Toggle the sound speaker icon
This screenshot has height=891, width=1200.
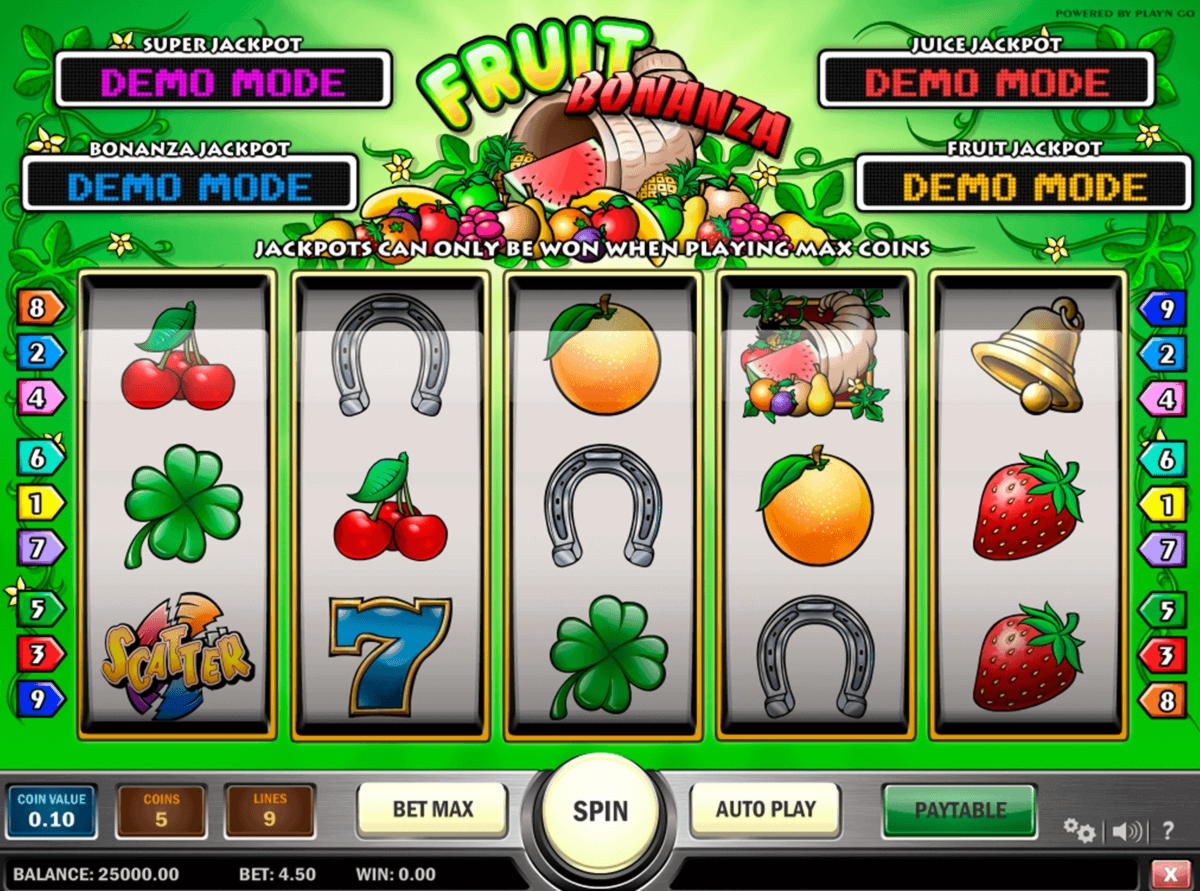click(1125, 830)
